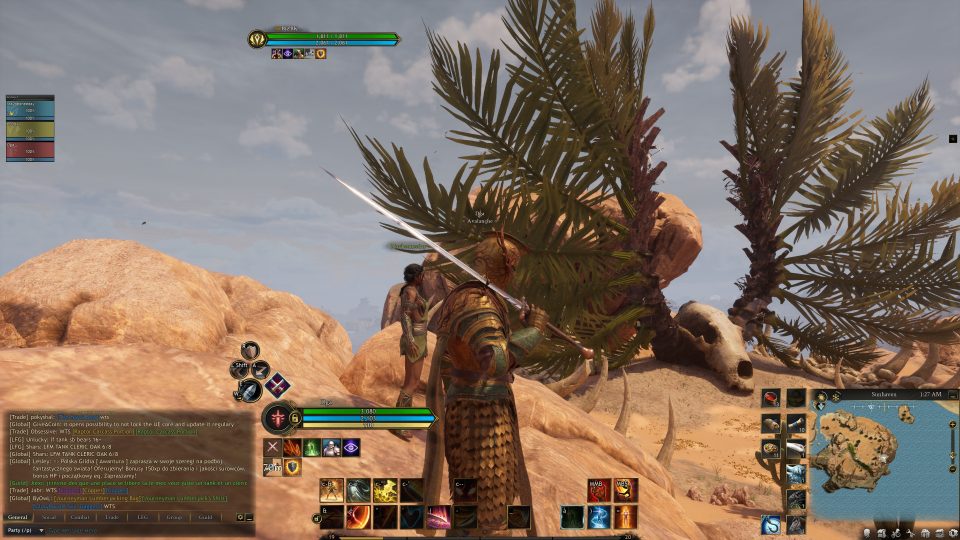
Task: Select the red potion quick slot
Action: click(771, 399)
